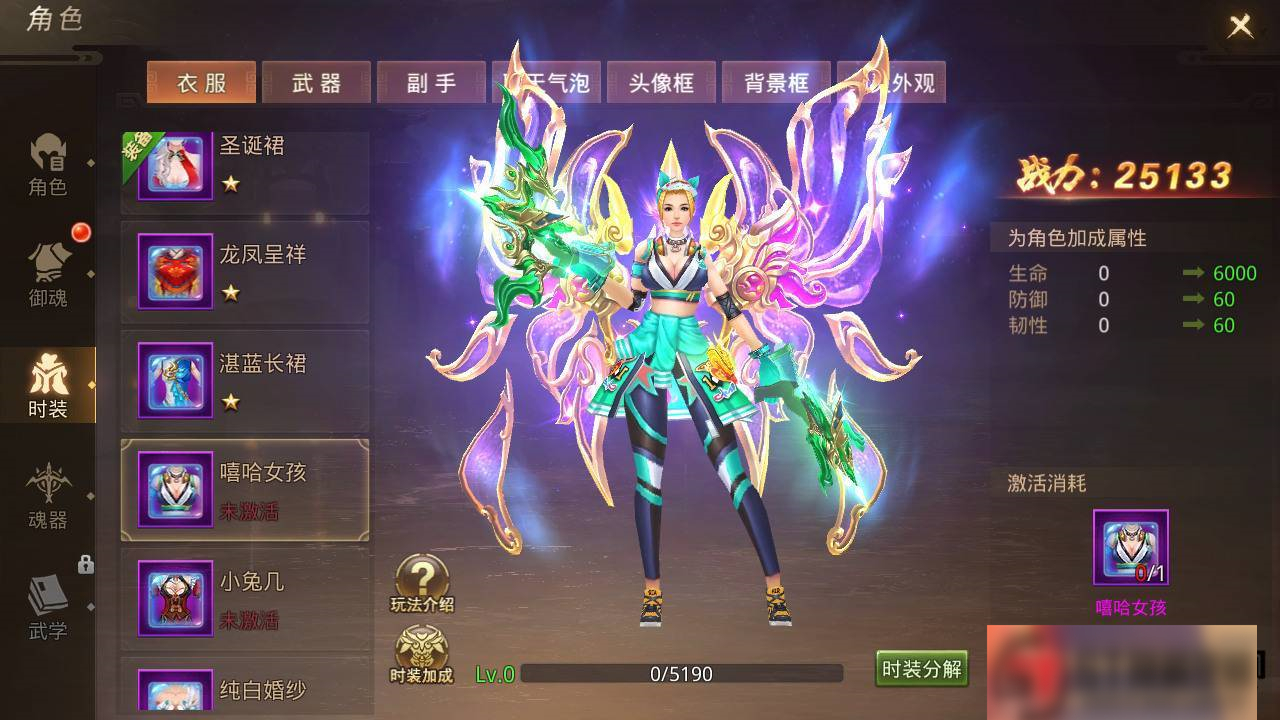Select the 御魂 sidebar icon with red notification
The image size is (1280, 720).
[x=47, y=270]
